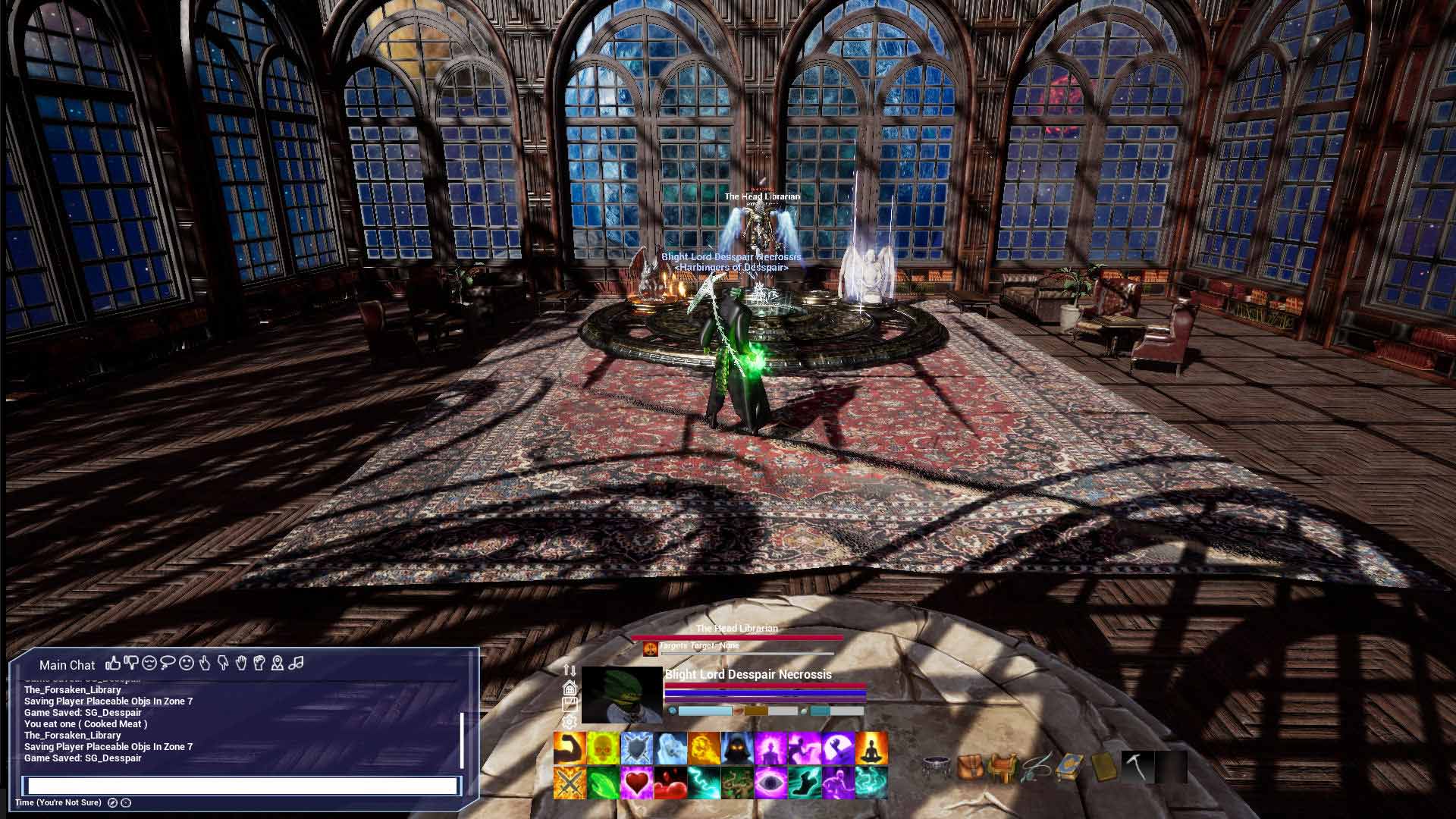Open the blue spellbook
This screenshot has height=819, width=1456.
pos(1069,767)
